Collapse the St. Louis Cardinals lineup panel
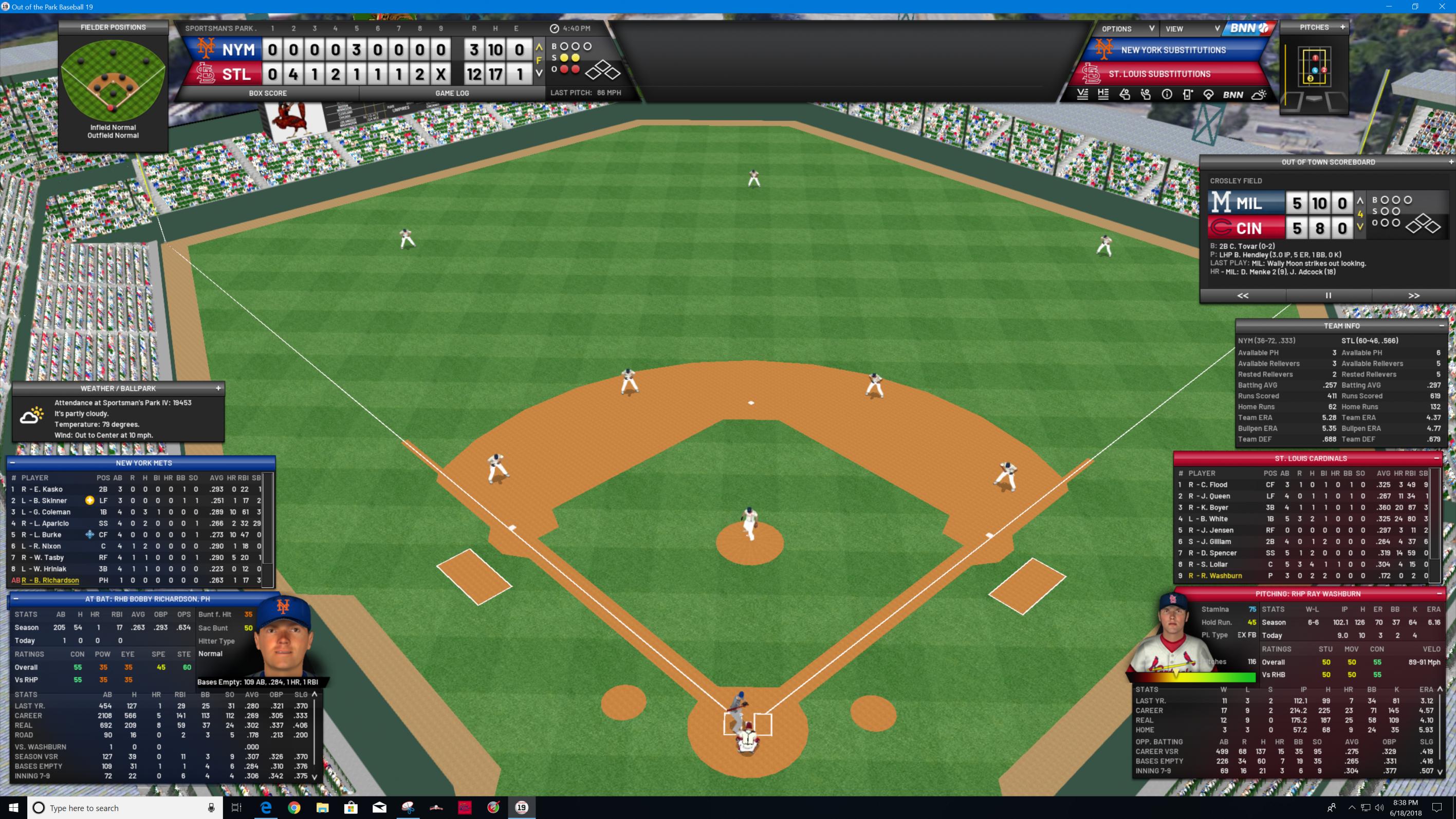This screenshot has height=819, width=1456. click(x=1437, y=458)
